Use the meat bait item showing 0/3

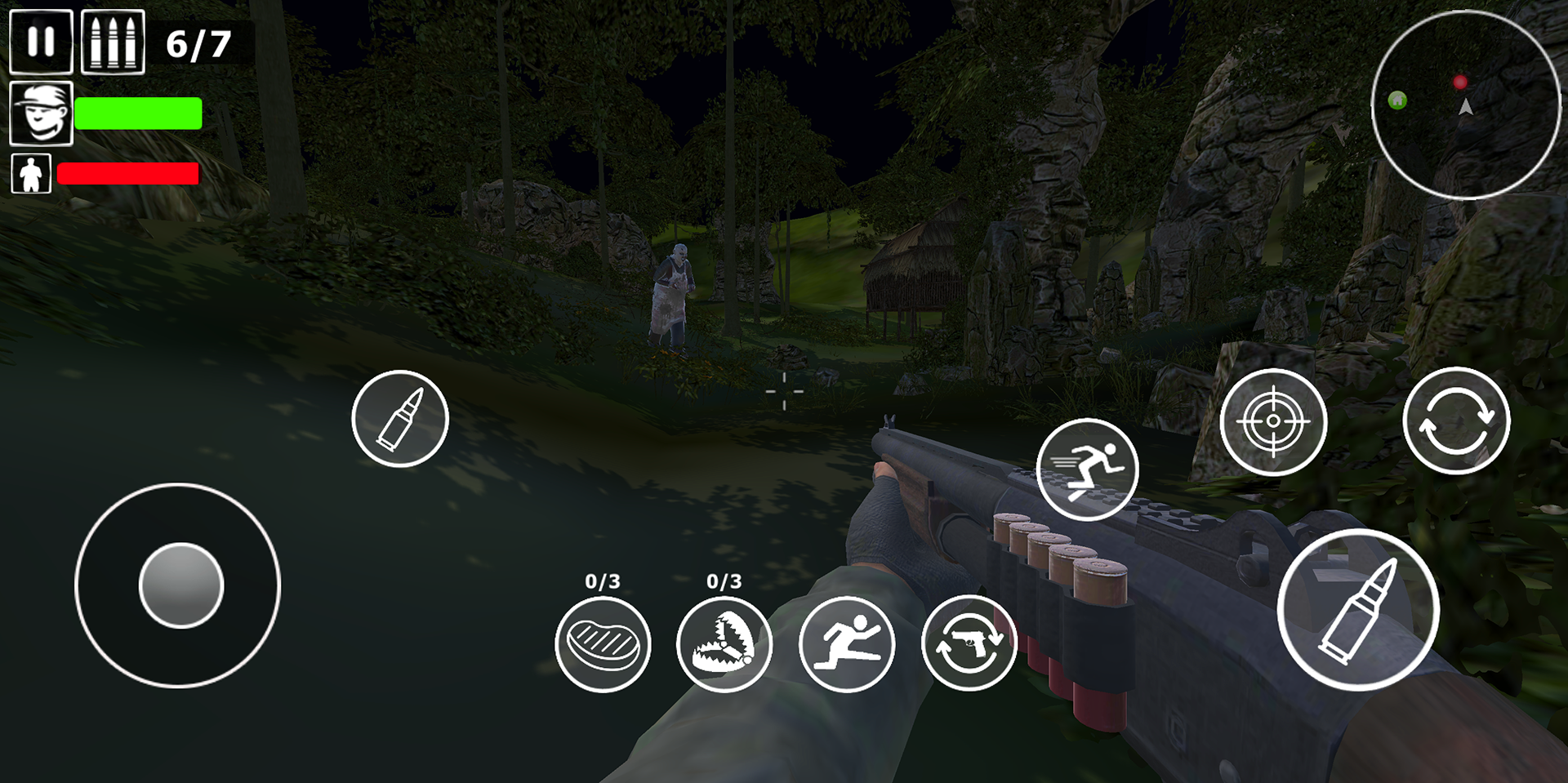(603, 644)
